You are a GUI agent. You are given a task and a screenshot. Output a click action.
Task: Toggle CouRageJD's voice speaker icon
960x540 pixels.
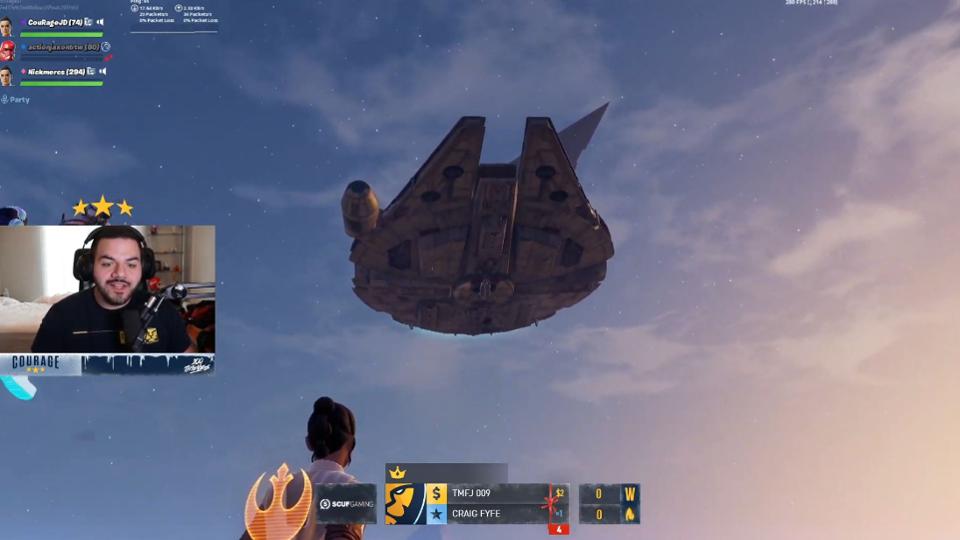(101, 22)
